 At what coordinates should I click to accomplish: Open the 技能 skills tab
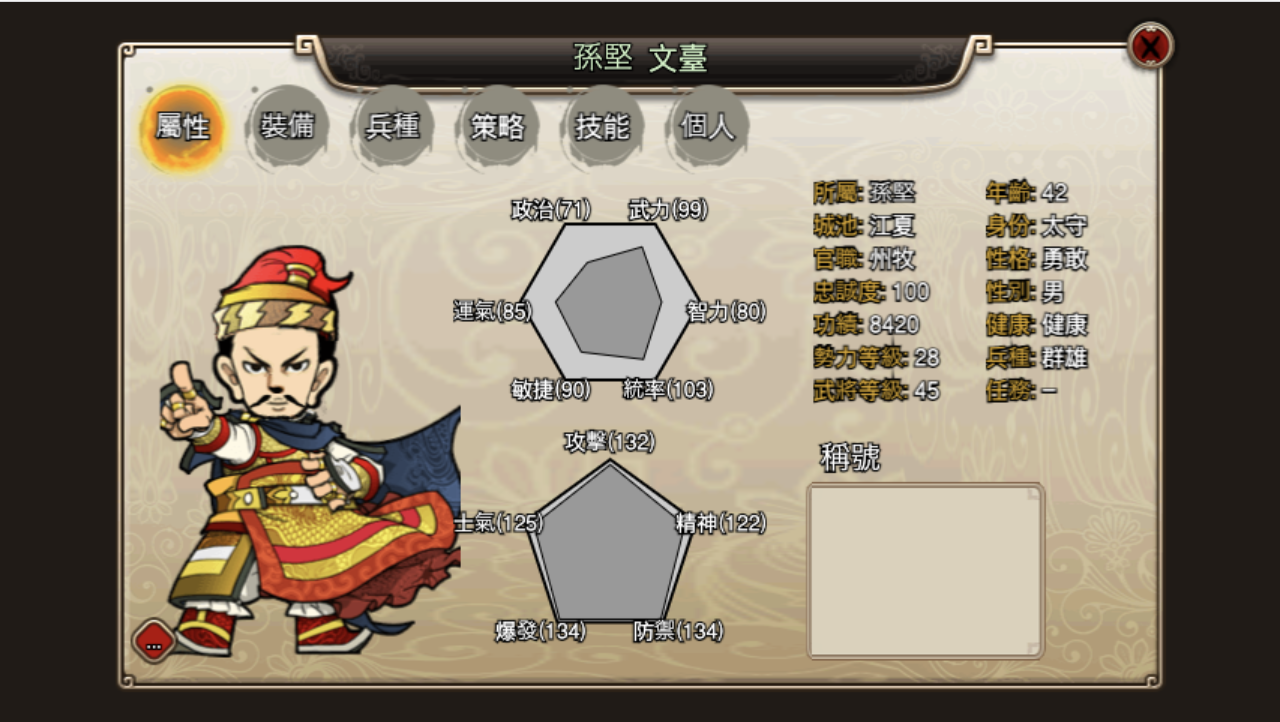(603, 127)
